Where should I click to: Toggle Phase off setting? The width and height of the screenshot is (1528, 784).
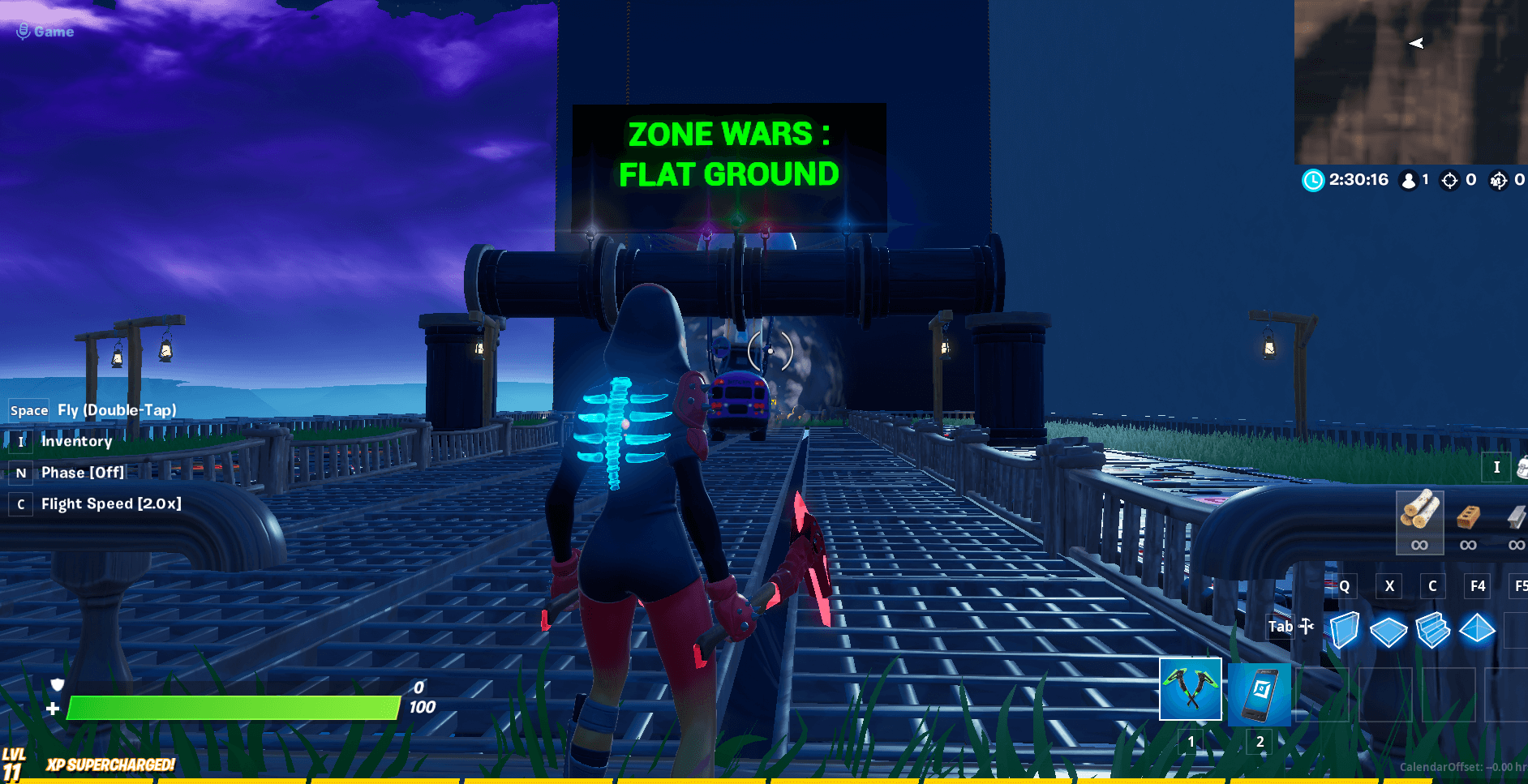[83, 472]
